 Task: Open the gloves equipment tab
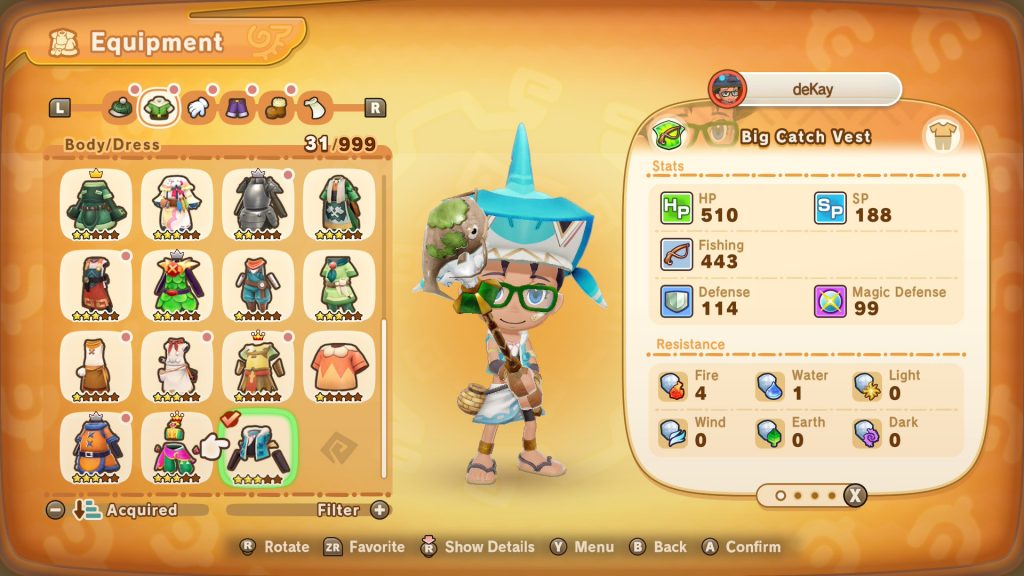tap(198, 107)
